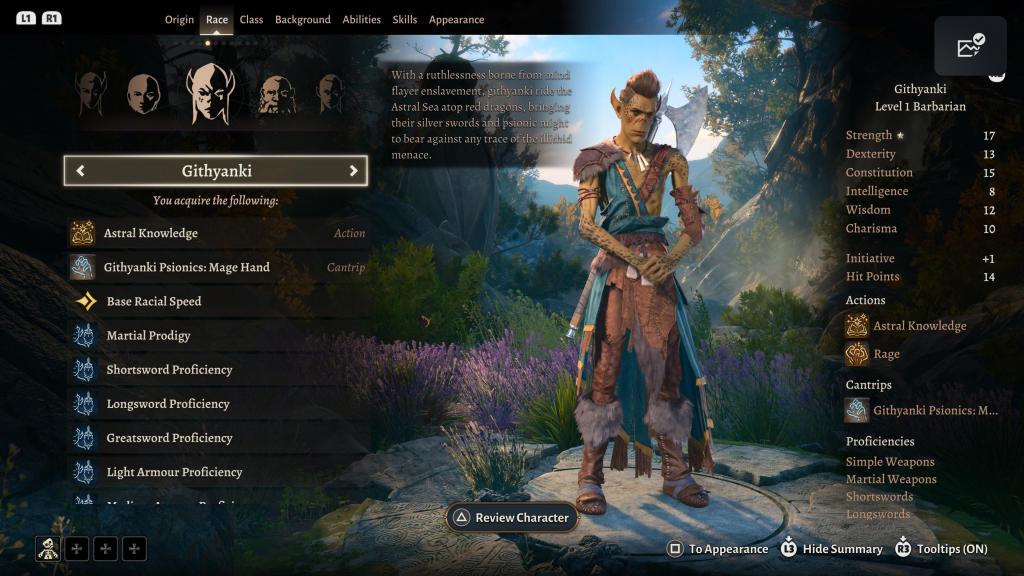Click the Rage action in the summary
Image resolution: width=1024 pixels, height=576 pixels.
pos(886,354)
